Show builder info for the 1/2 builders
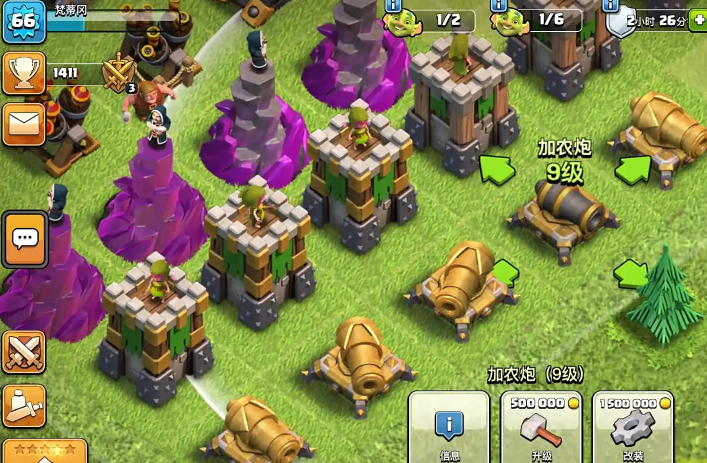 point(392,5)
